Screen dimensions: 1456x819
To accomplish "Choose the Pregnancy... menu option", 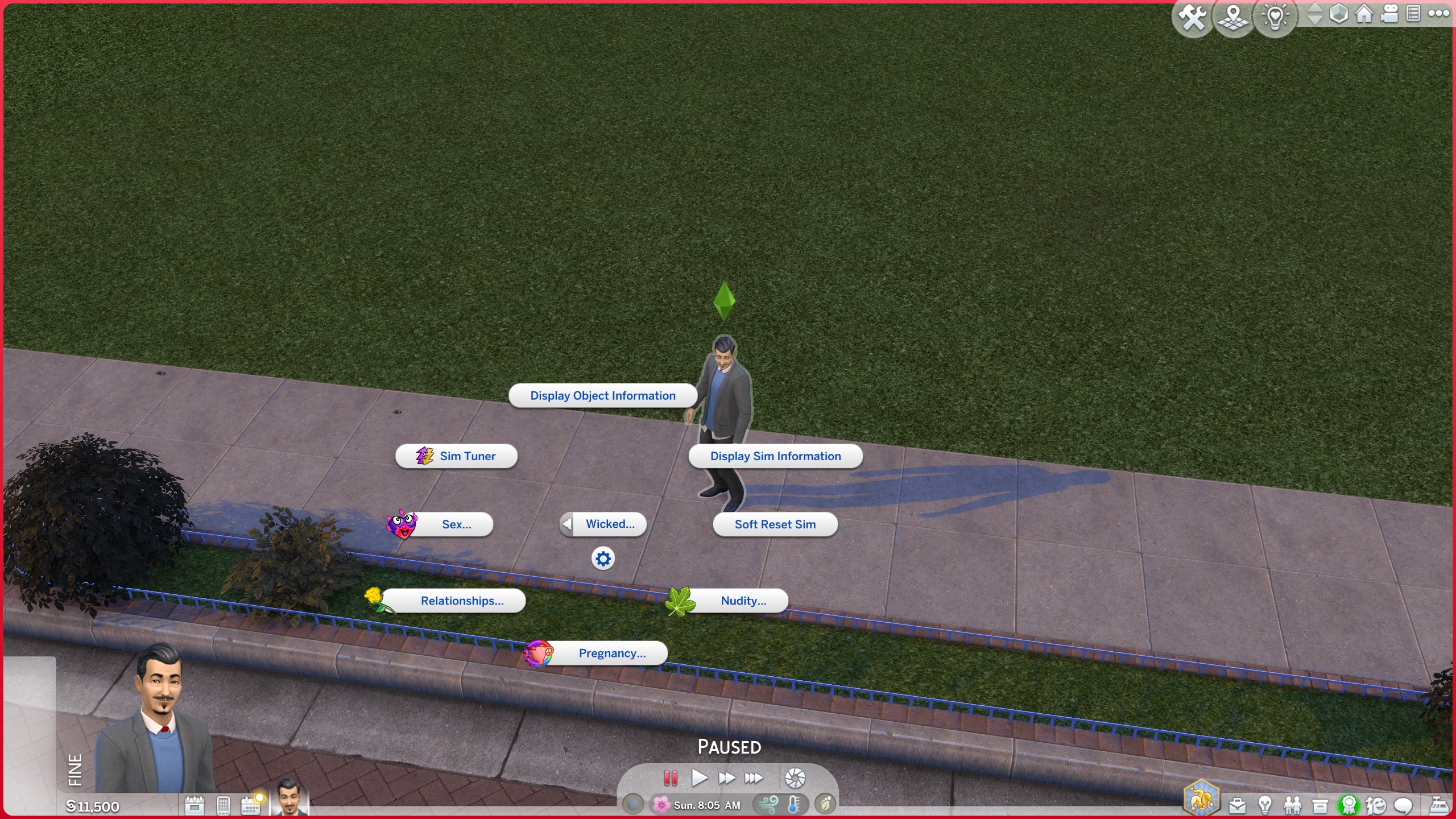I will 611,653.
